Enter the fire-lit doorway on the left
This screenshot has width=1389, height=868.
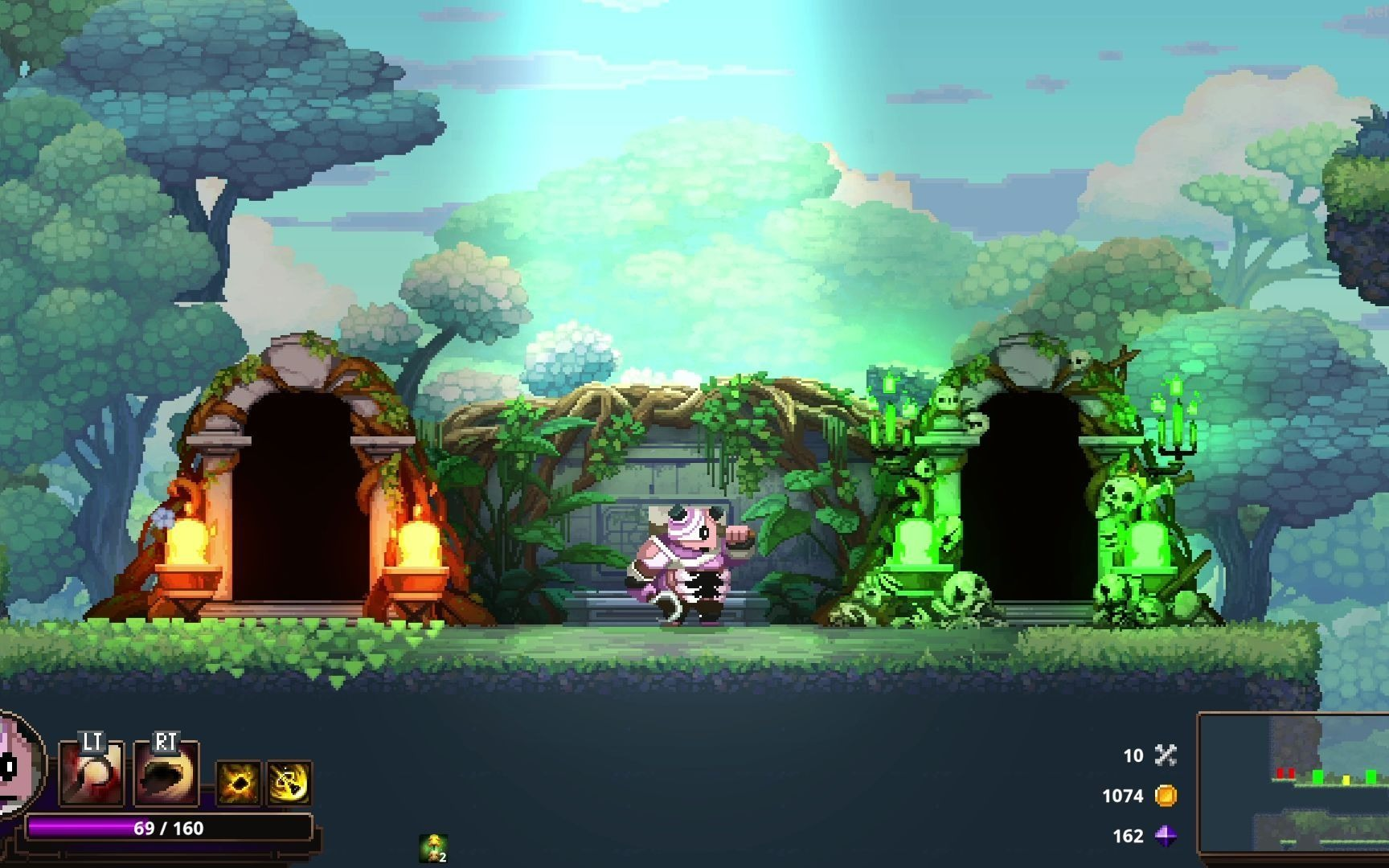[x=297, y=498]
